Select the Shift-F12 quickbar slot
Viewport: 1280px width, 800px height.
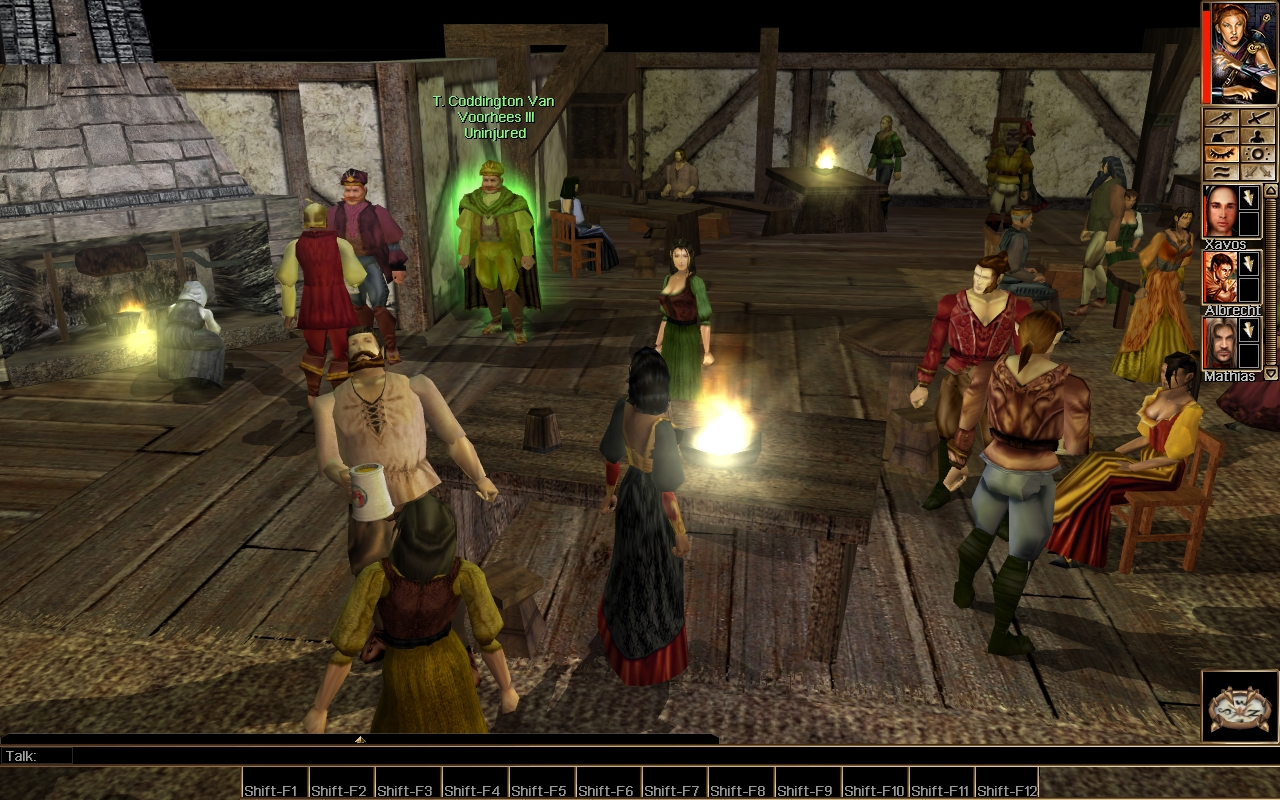(x=1006, y=783)
